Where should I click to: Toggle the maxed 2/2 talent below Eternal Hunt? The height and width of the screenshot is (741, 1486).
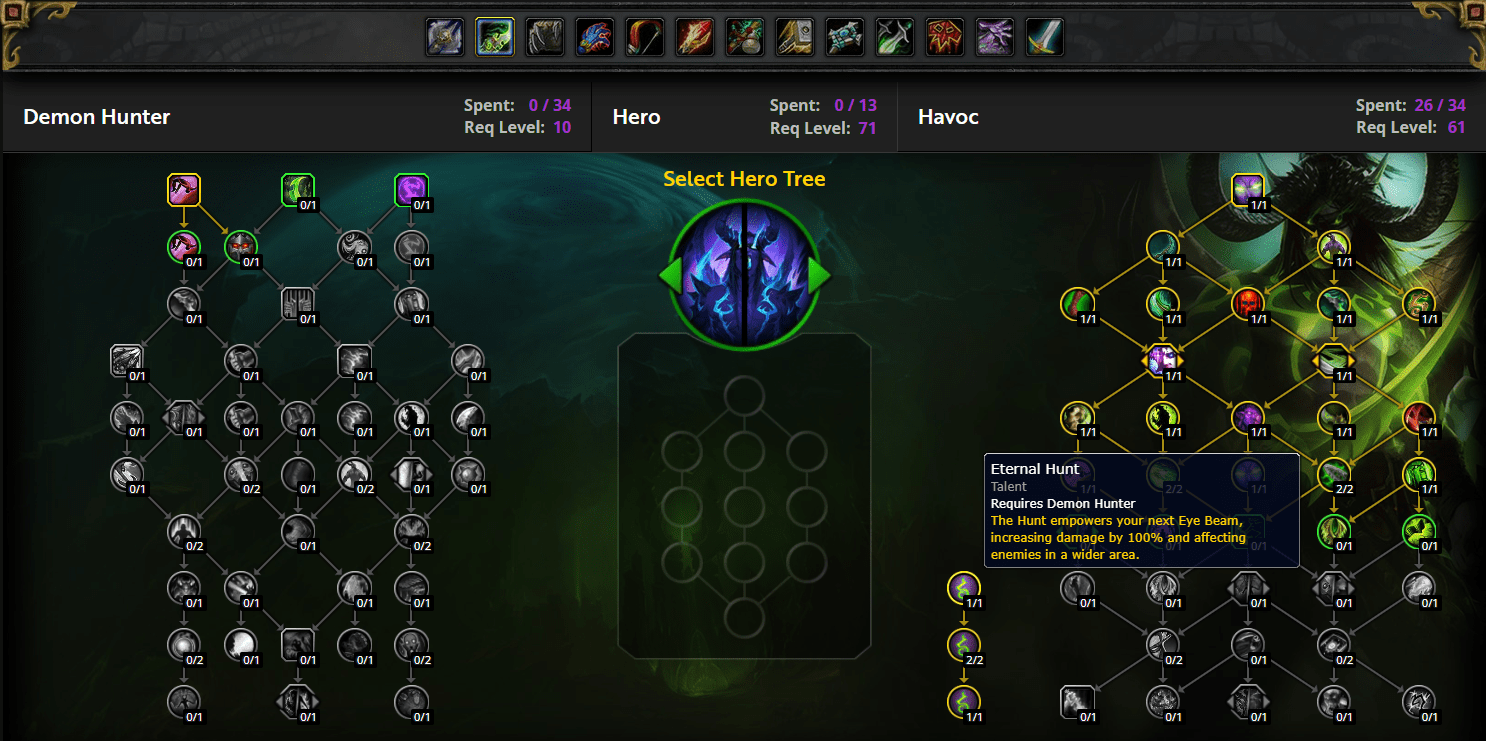(x=963, y=646)
